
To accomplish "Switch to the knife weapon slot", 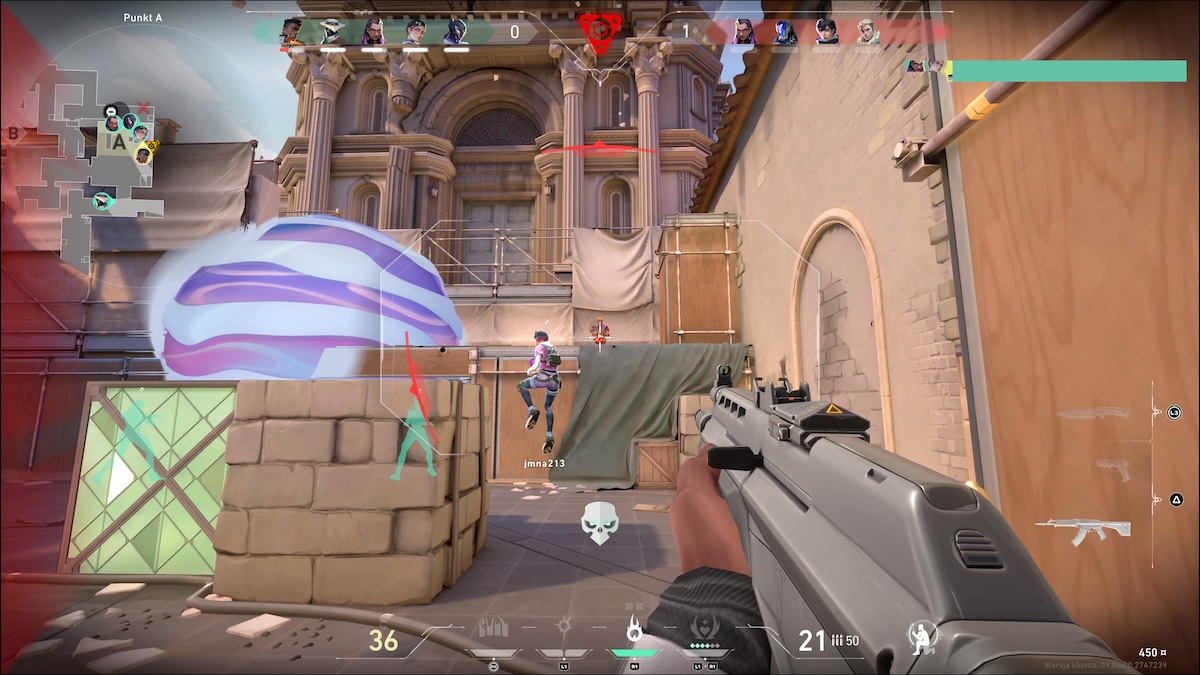I will pos(1094,413).
